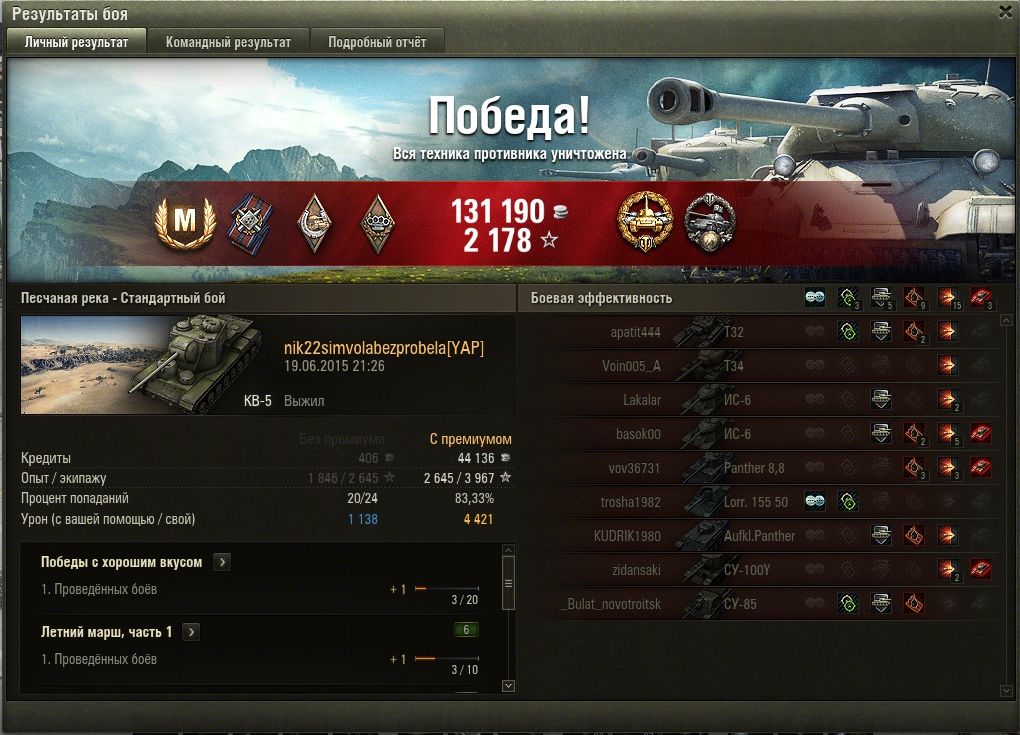Close the battle results window
The image size is (1020, 735).
[x=1005, y=11]
